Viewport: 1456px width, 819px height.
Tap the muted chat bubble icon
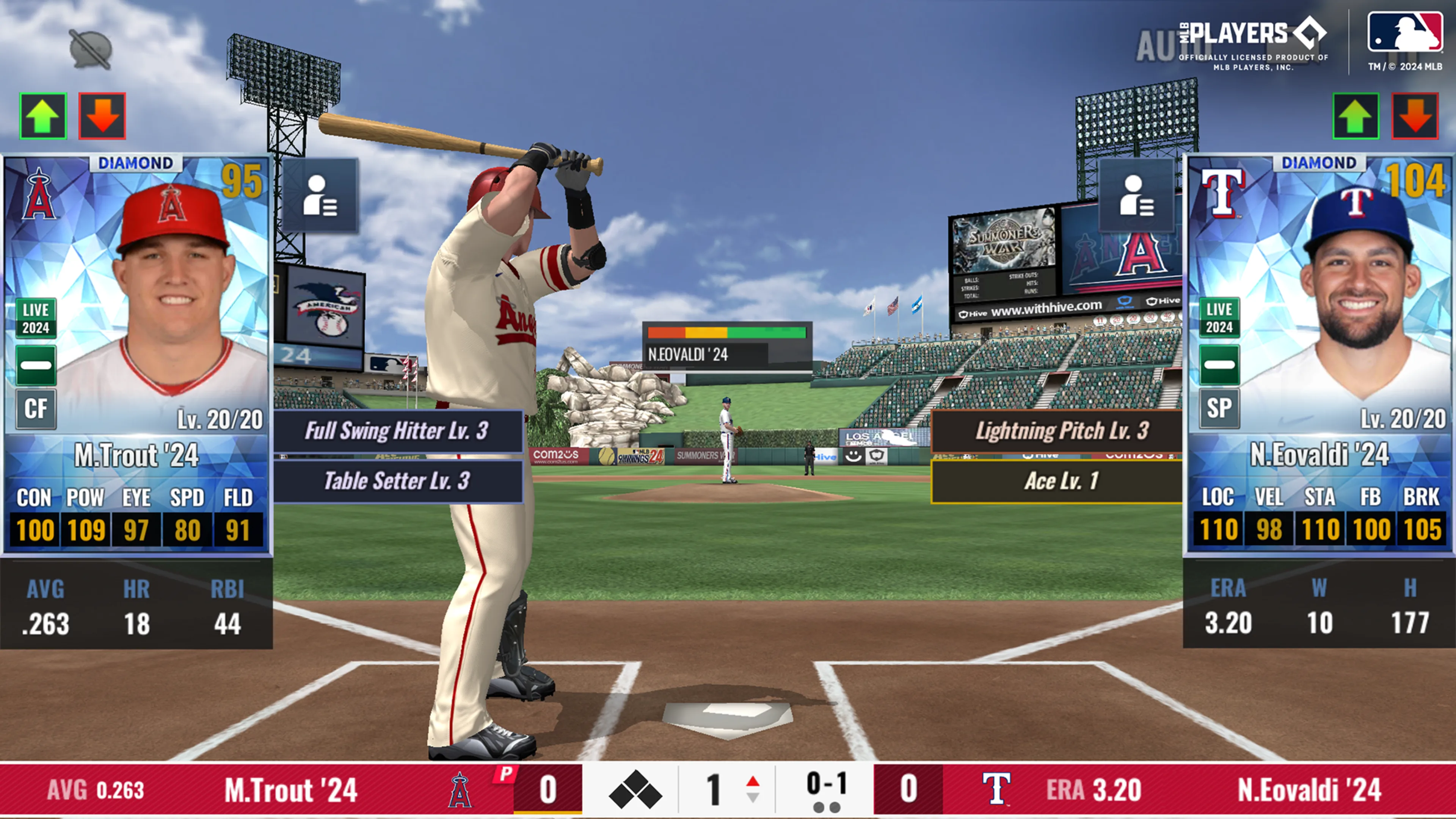coord(91,50)
